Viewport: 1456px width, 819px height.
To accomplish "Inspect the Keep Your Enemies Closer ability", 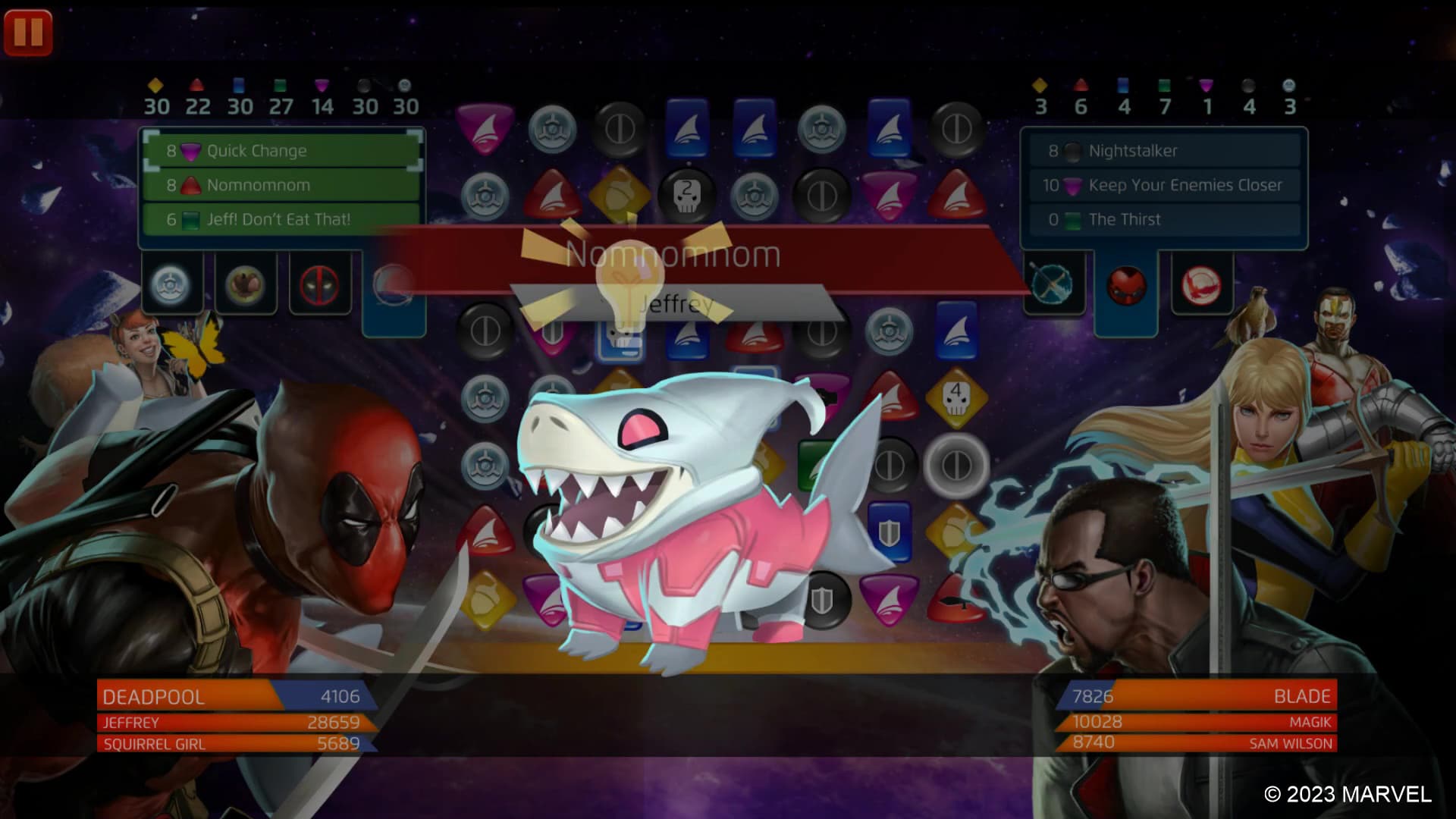I will [1165, 184].
